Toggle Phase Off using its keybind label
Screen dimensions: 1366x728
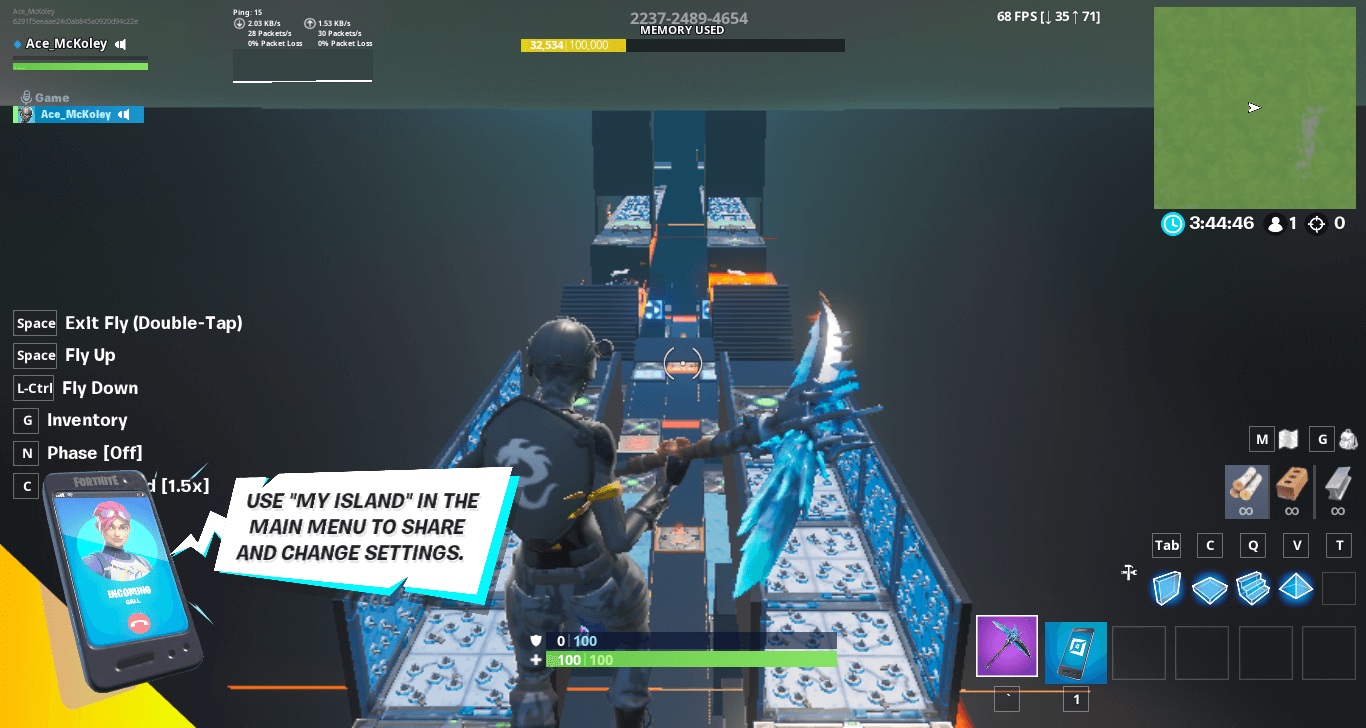(27, 453)
